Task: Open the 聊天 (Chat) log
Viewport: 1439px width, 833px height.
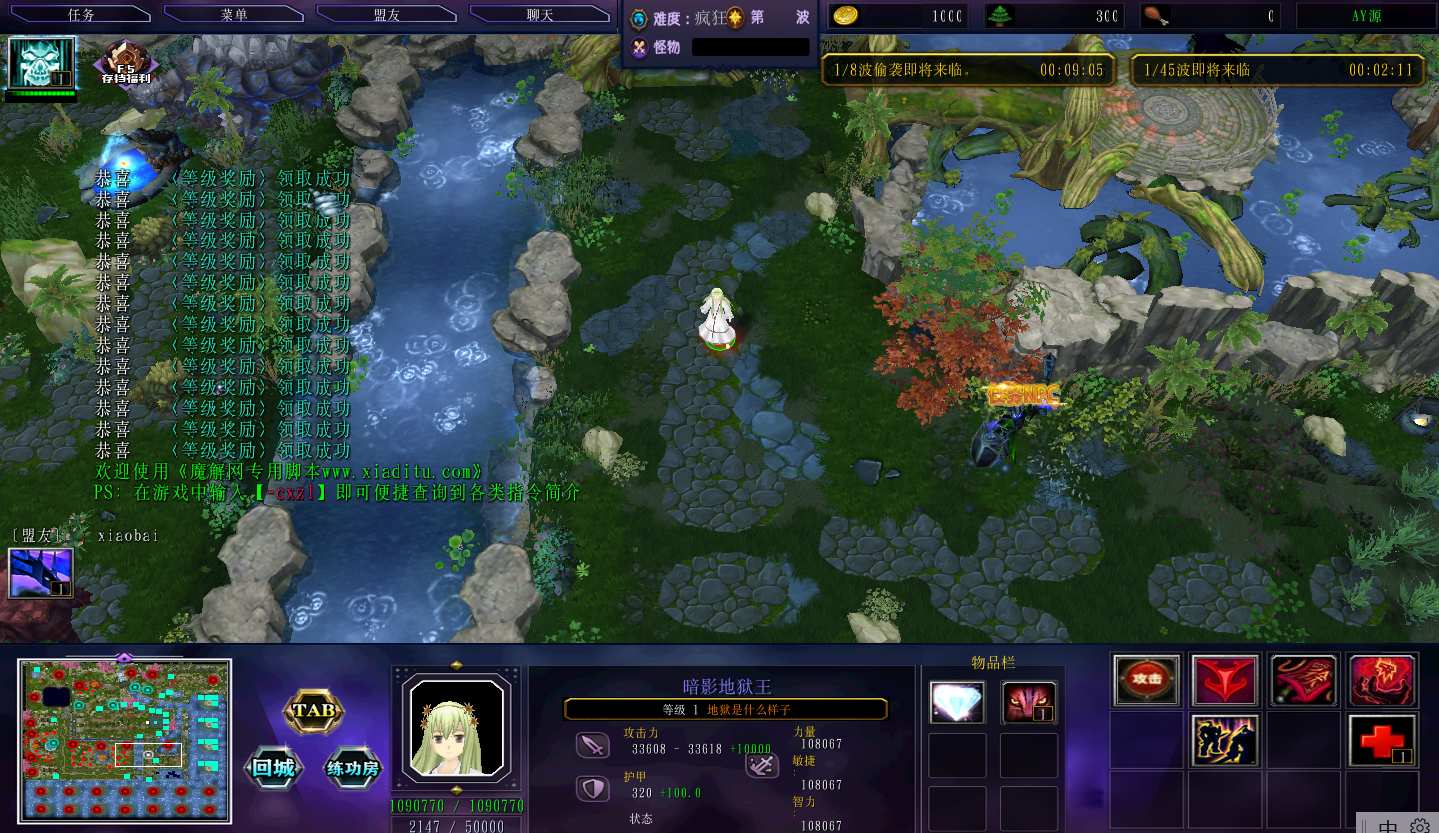Action: pos(540,15)
